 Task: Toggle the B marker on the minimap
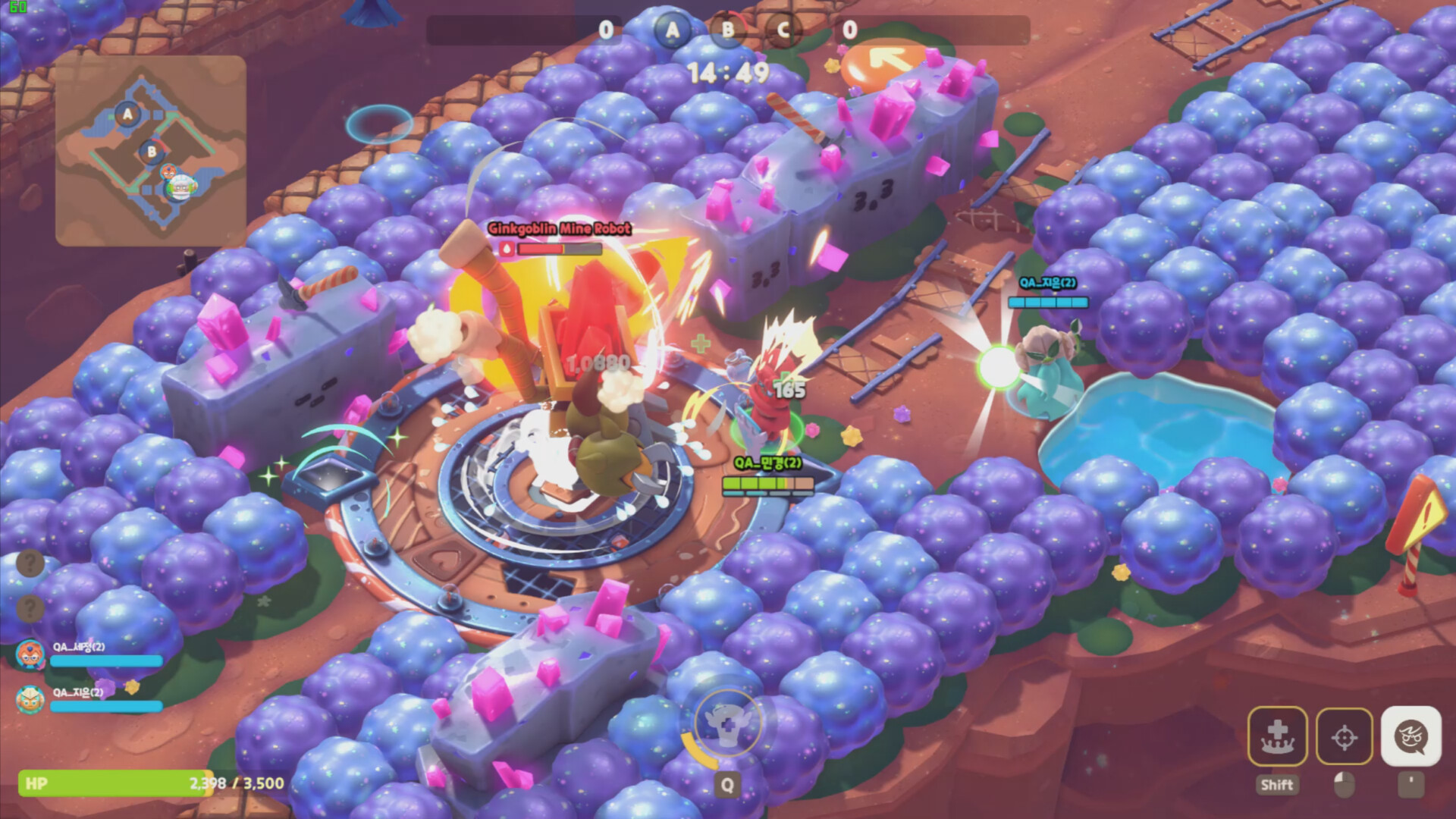[x=151, y=152]
